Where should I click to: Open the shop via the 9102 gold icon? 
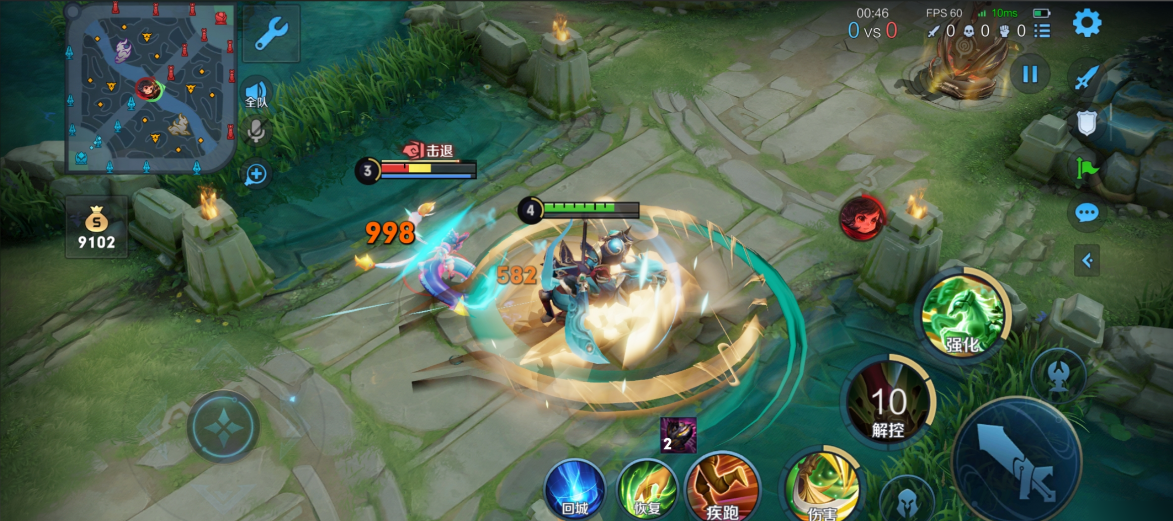click(96, 226)
